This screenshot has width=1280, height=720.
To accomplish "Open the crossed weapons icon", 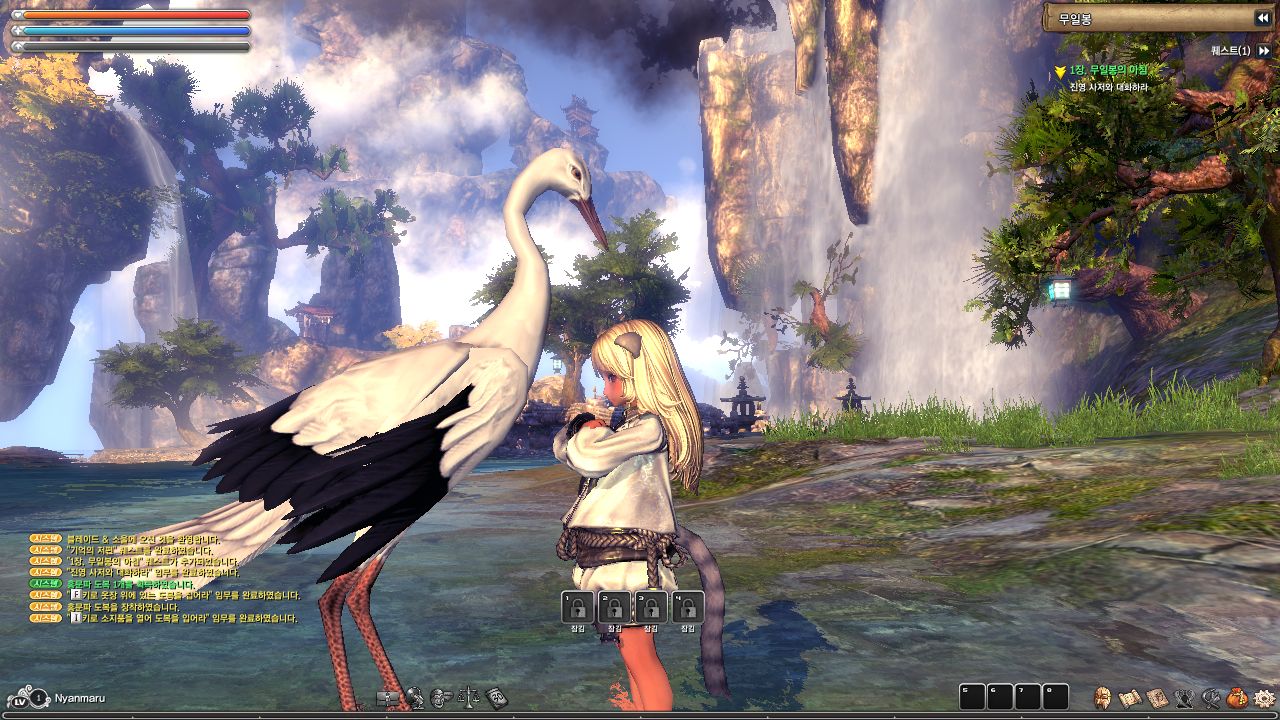I will click(1211, 697).
